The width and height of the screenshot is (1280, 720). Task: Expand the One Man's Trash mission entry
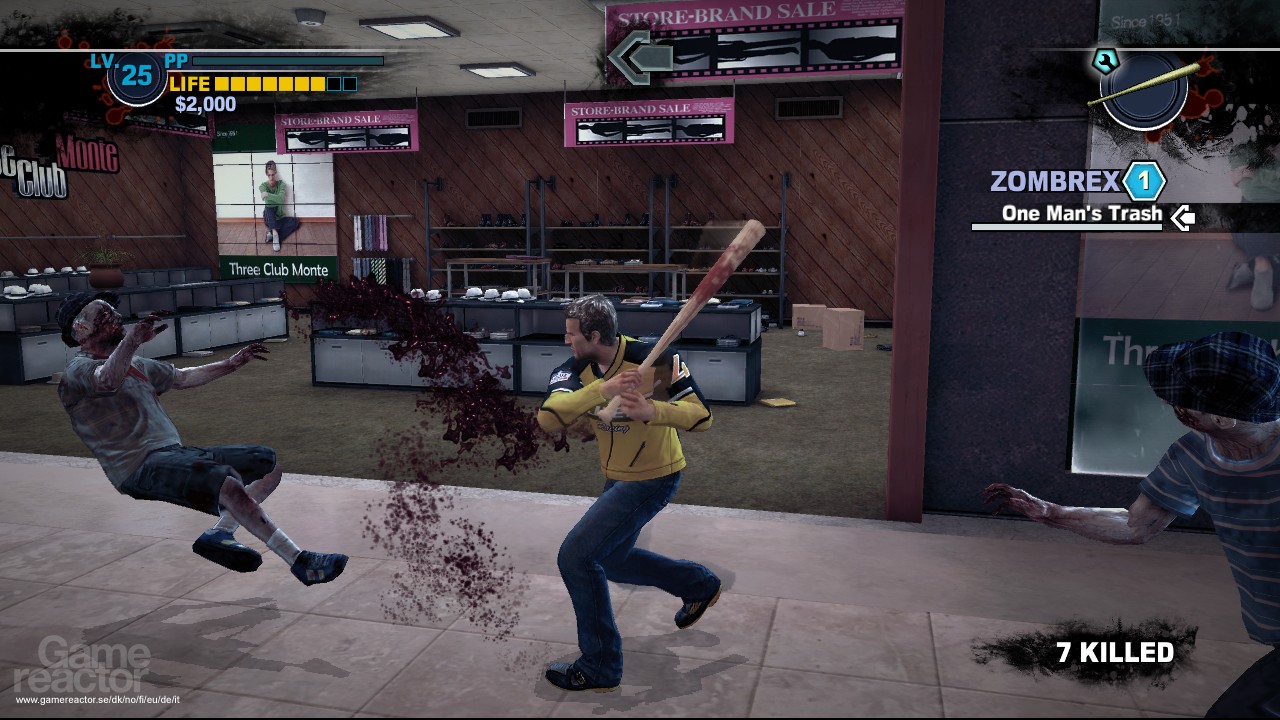tap(1080, 214)
